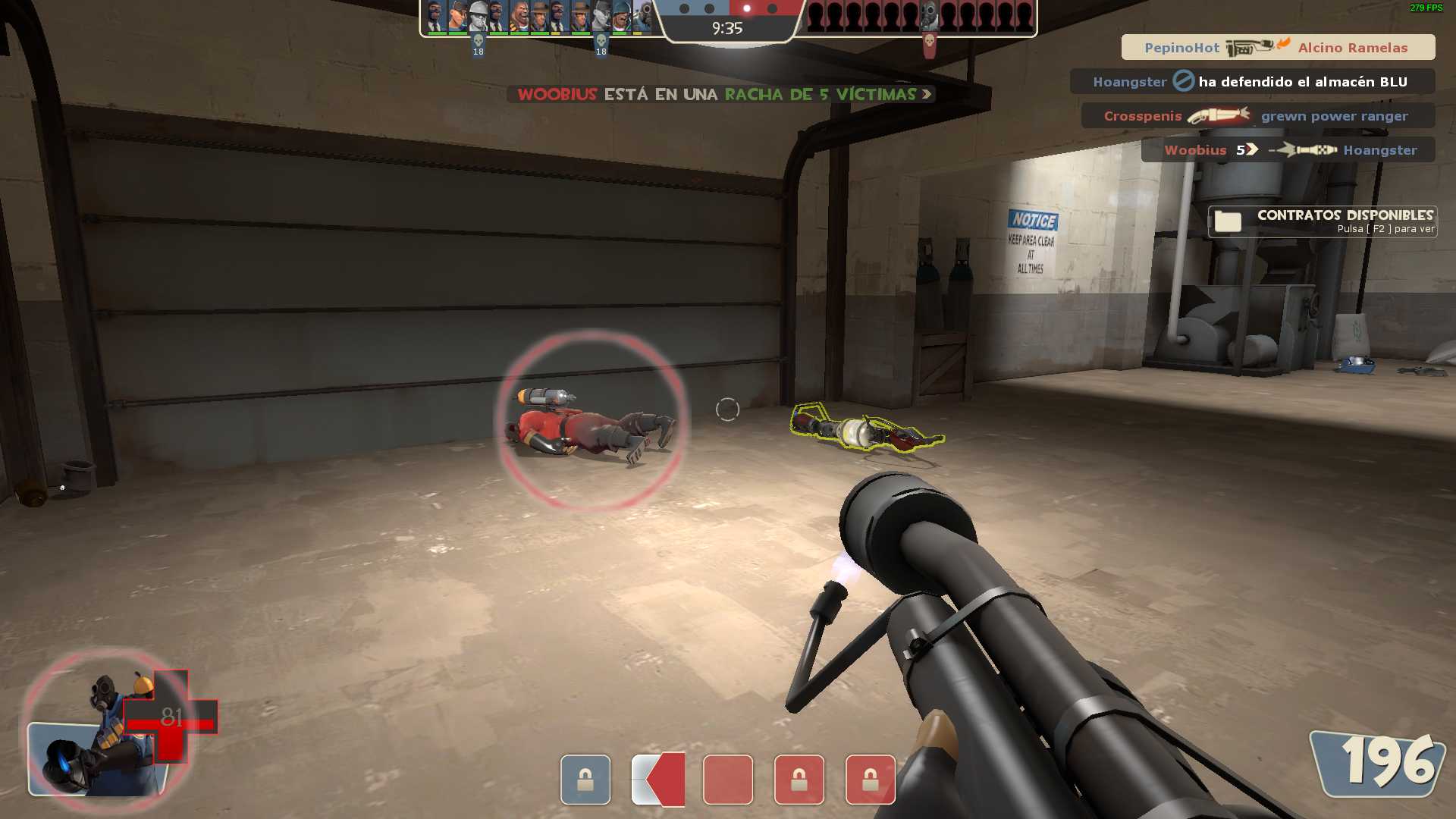The height and width of the screenshot is (819, 1456).
Task: Click the Hoangster defended almacén BLU notice
Action: (1252, 81)
